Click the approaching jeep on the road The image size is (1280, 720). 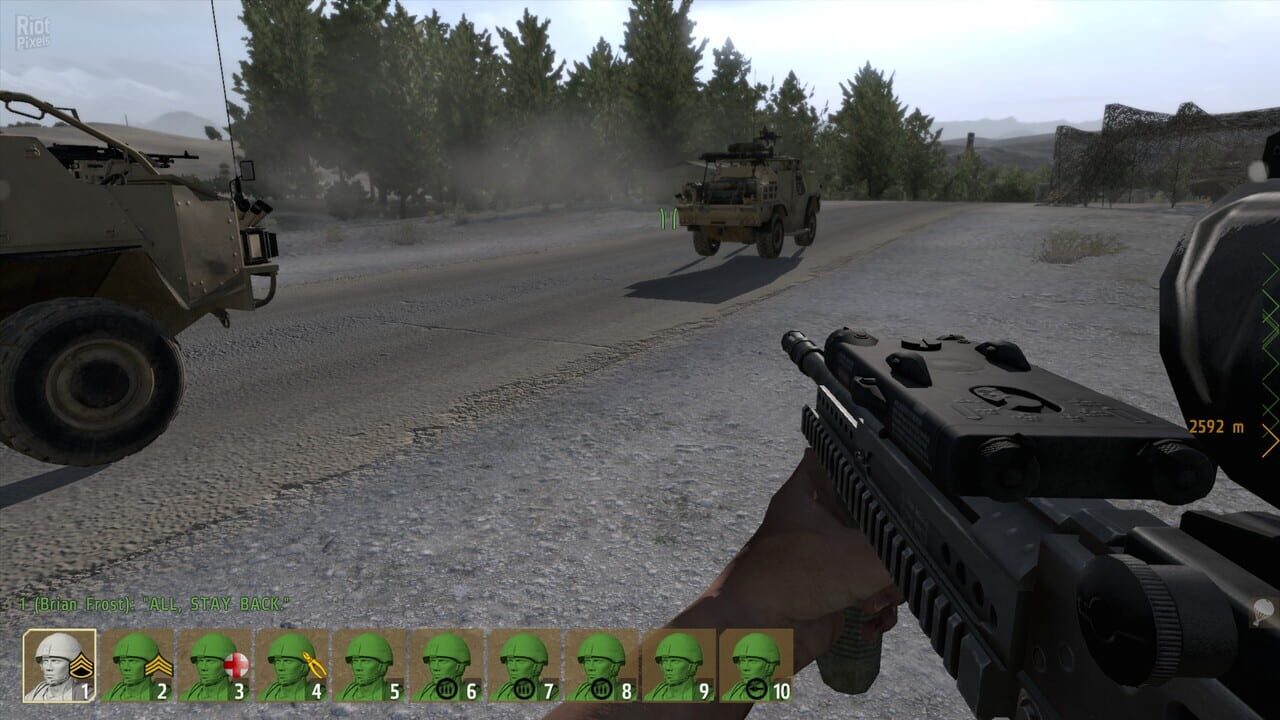coord(745,195)
